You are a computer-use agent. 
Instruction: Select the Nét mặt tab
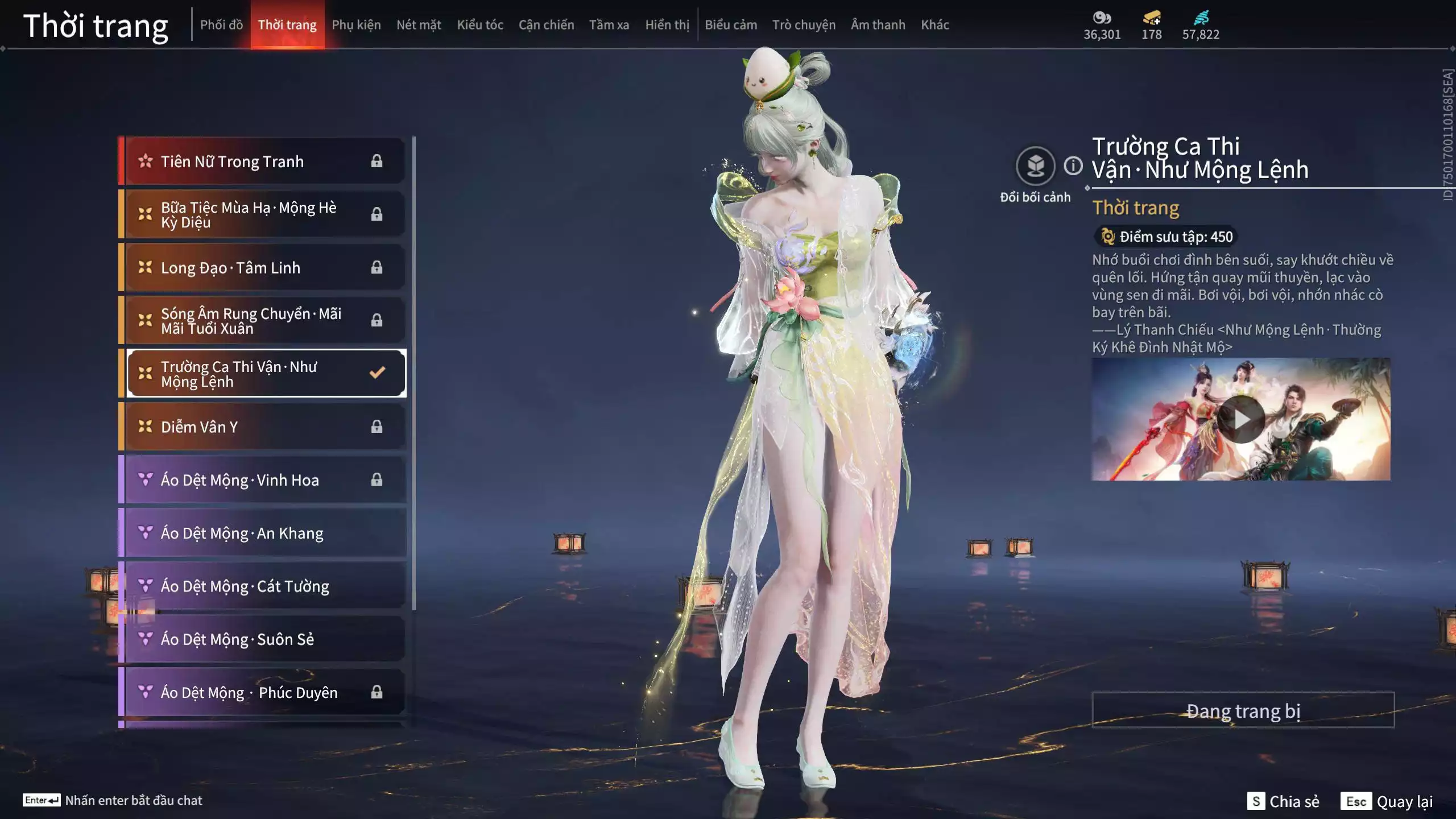[x=419, y=24]
